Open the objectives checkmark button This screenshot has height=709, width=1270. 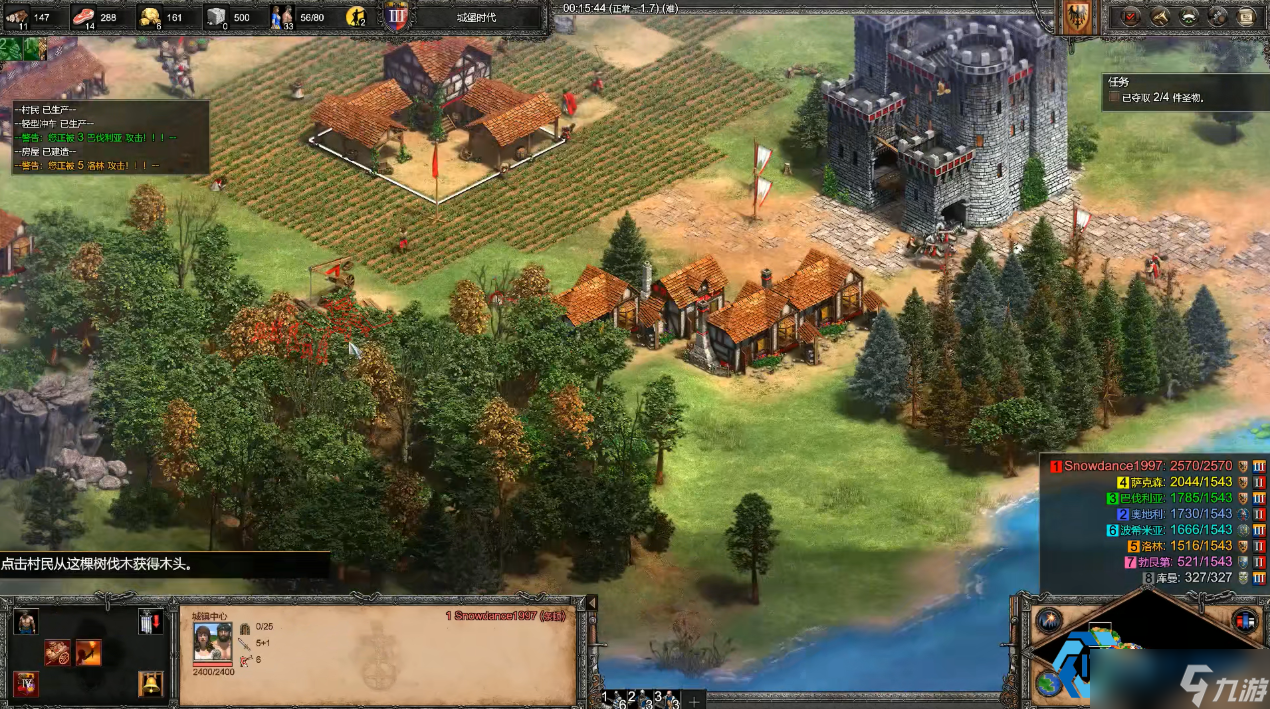click(1132, 16)
